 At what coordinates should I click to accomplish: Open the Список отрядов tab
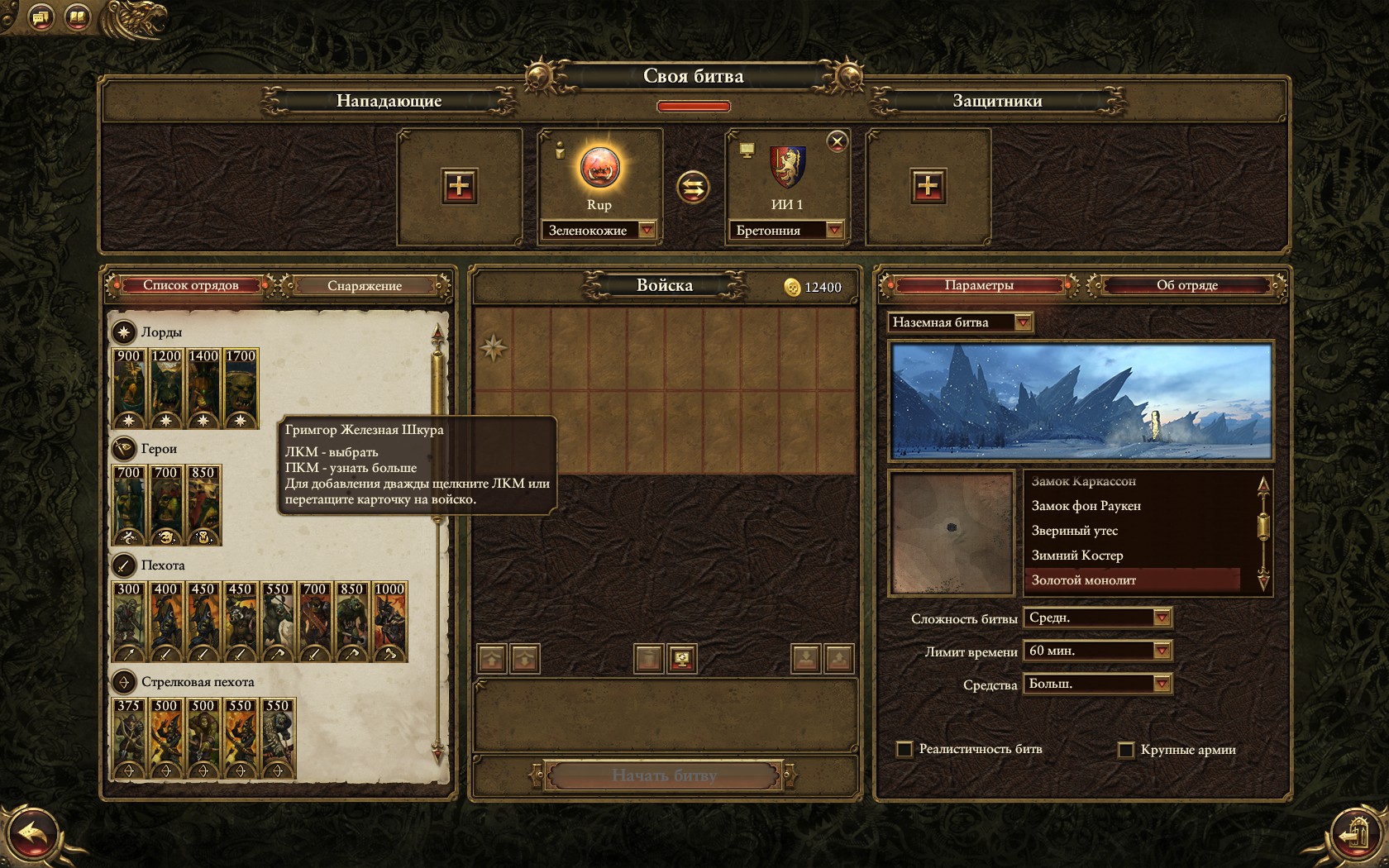pos(191,285)
